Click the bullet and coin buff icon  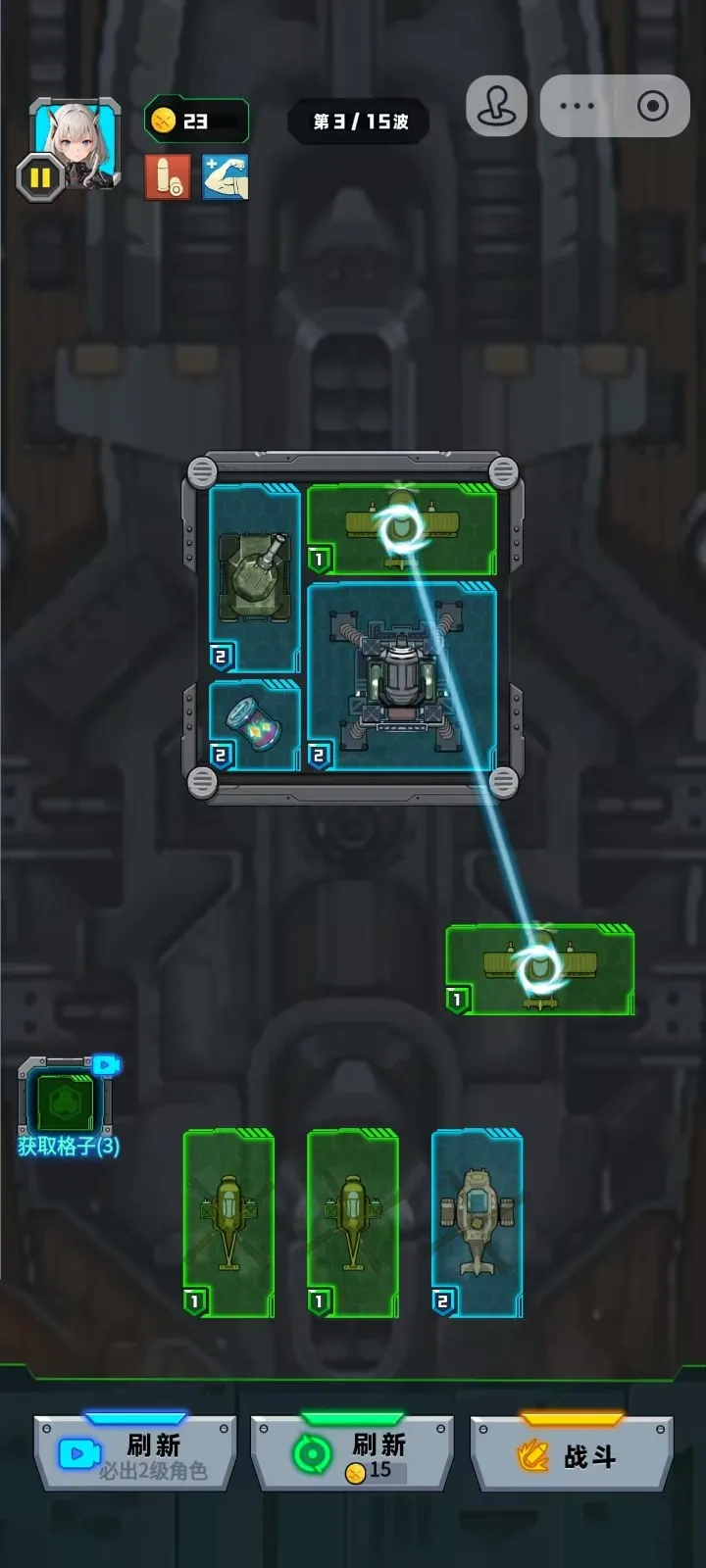click(168, 177)
